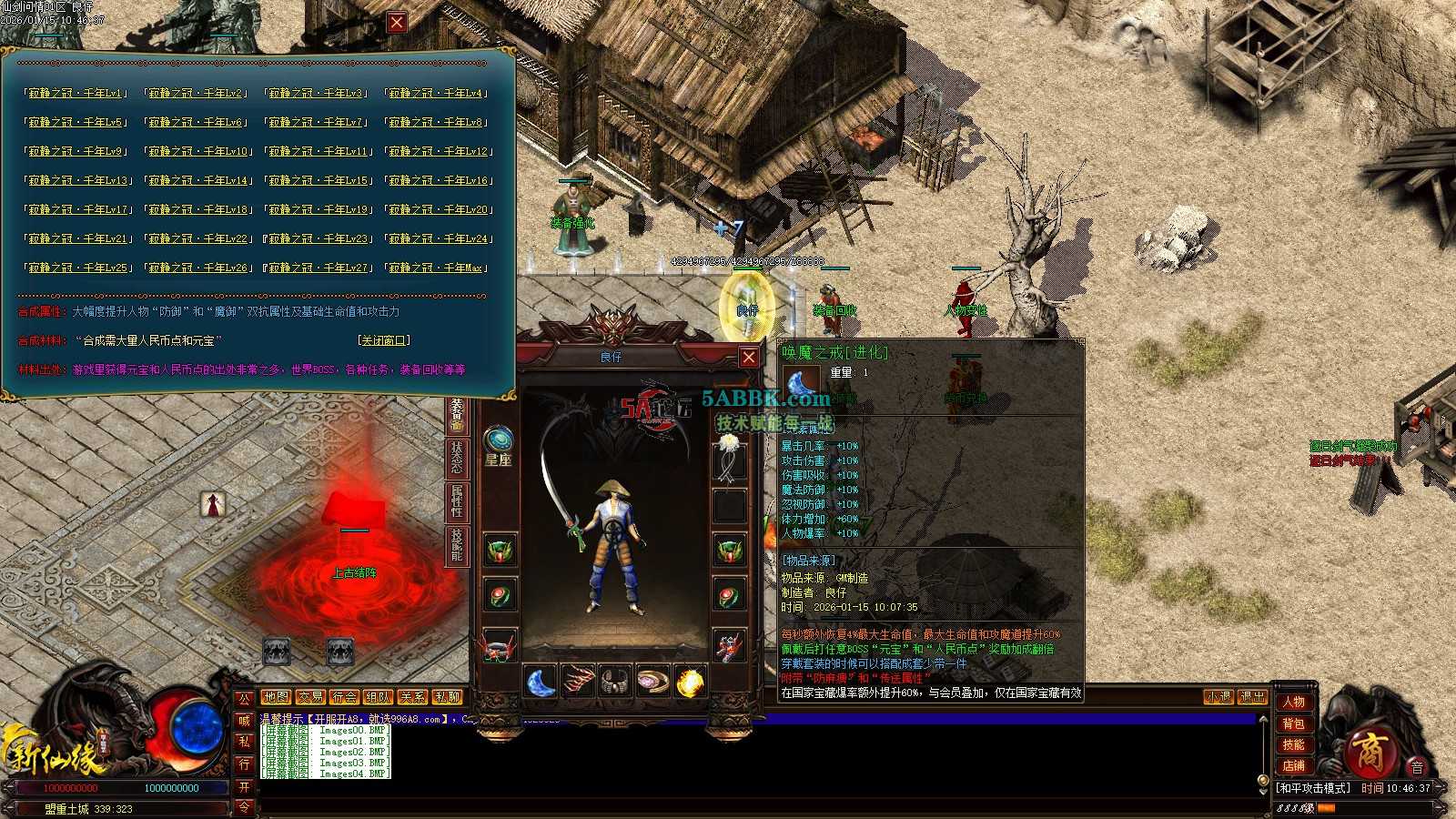1456x819 pixels.
Task: Switch to the 属性 tab
Action: [x=457, y=502]
